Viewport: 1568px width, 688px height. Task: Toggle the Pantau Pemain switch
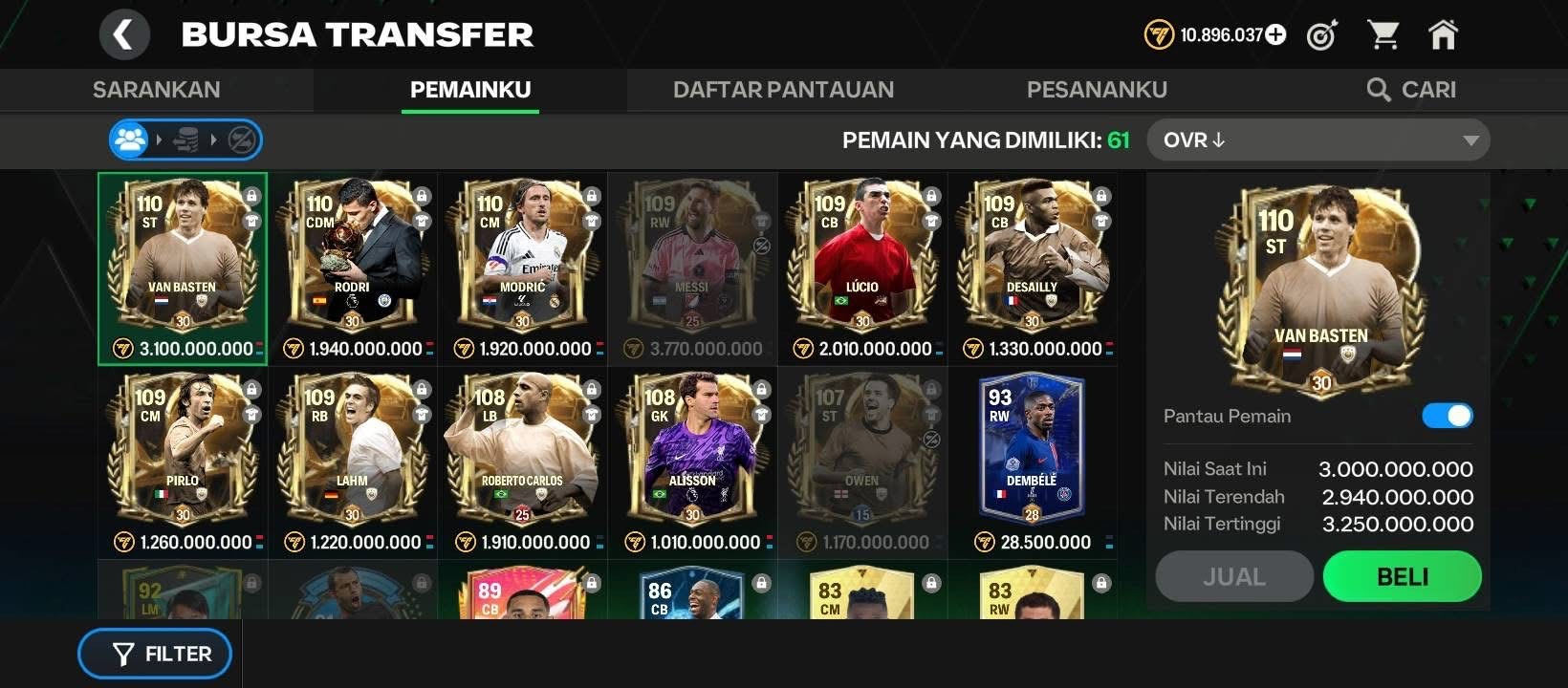tap(1447, 416)
